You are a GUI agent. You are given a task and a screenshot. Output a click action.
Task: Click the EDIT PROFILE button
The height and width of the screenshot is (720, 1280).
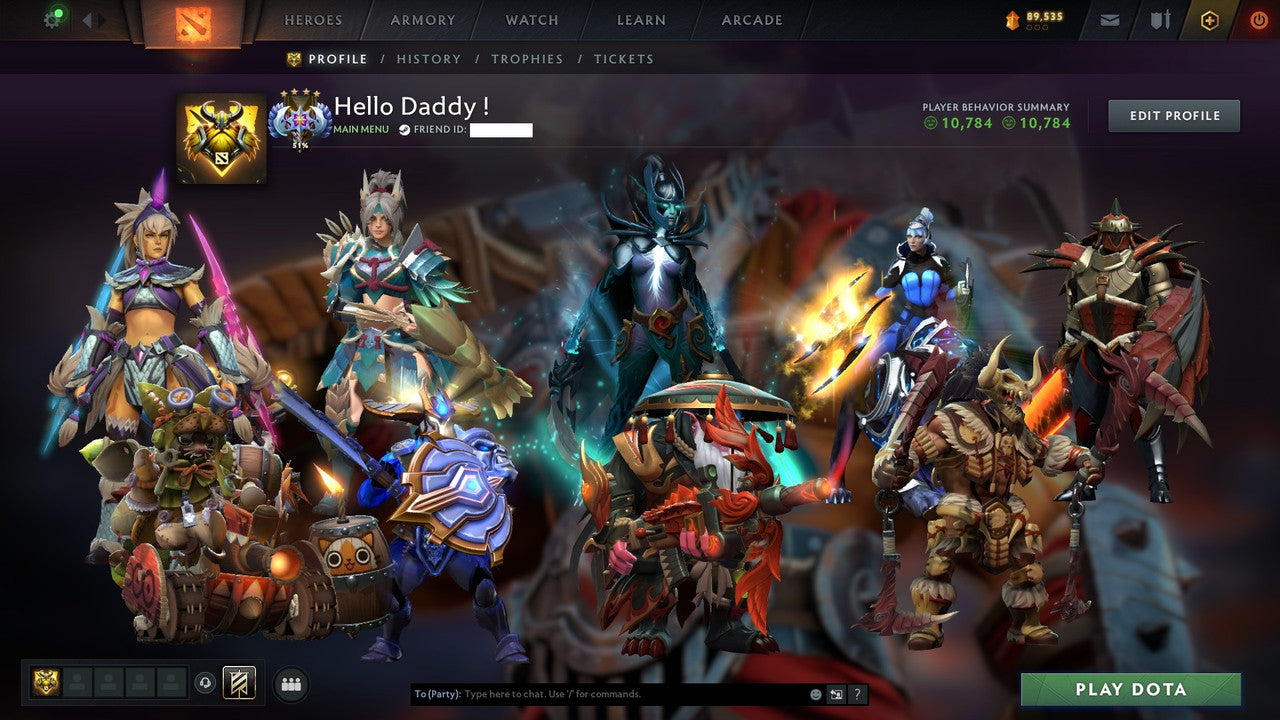click(1174, 115)
